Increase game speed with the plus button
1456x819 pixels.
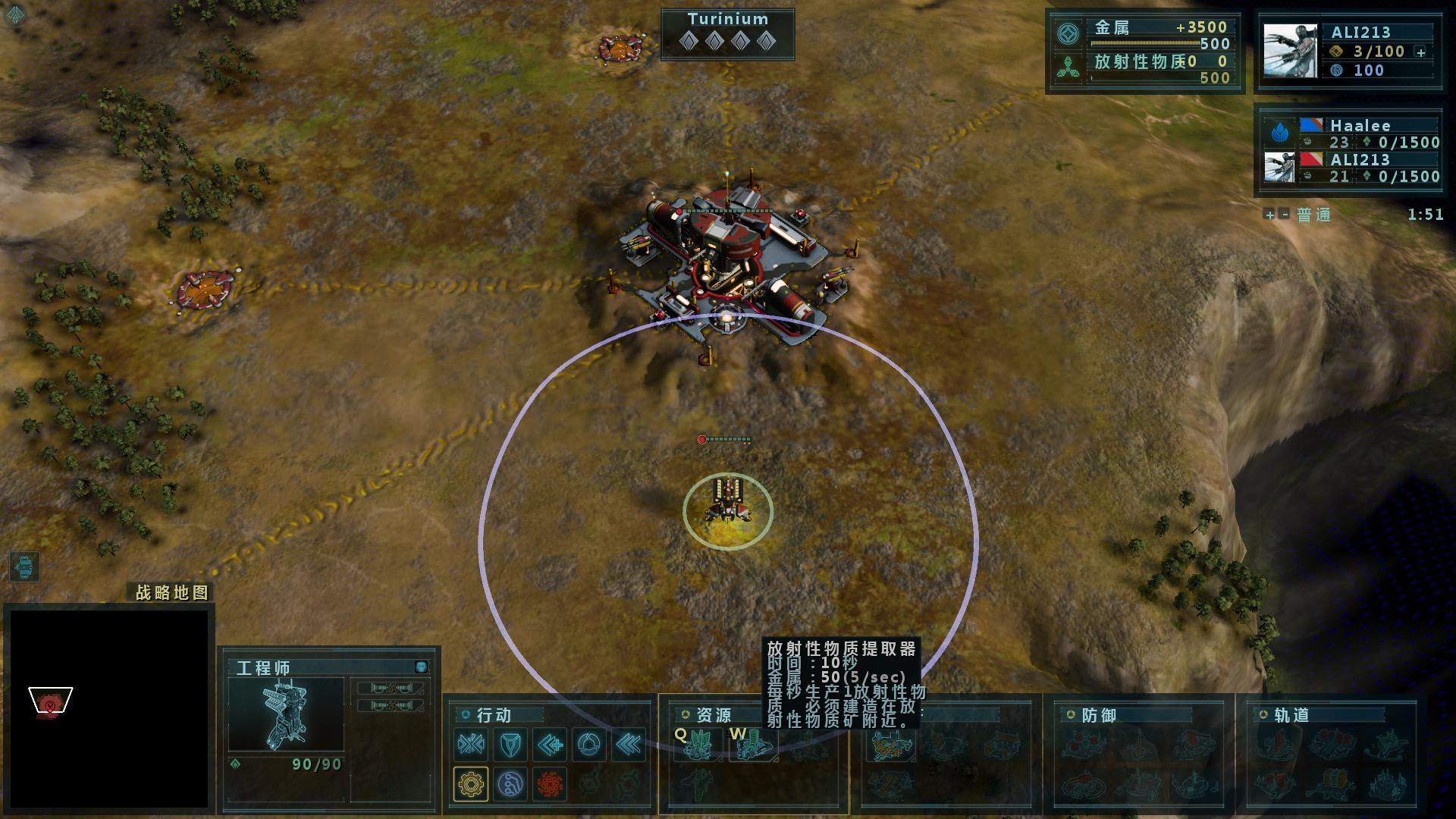pyautogui.click(x=1269, y=215)
